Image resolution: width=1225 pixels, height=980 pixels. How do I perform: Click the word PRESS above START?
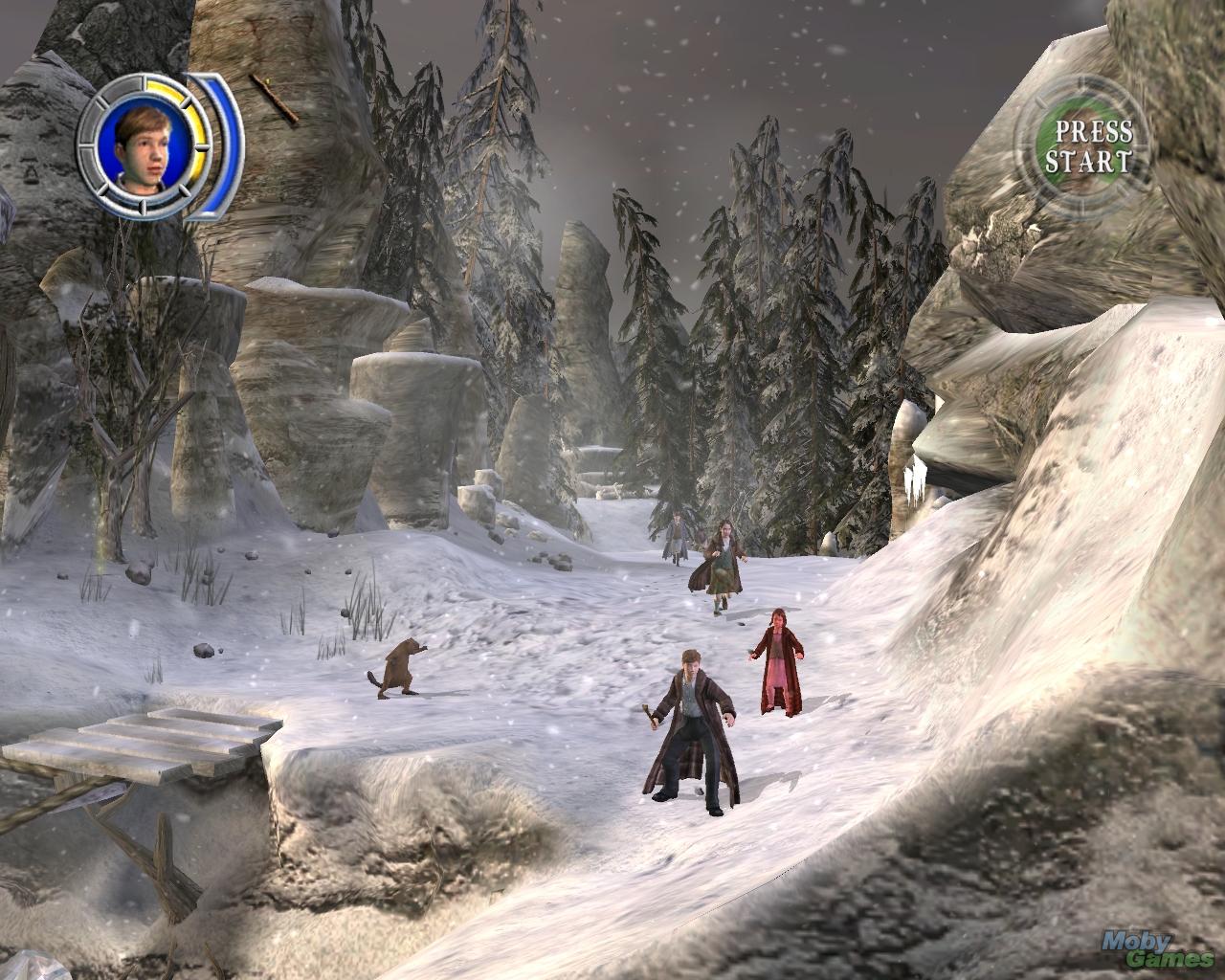click(1094, 130)
